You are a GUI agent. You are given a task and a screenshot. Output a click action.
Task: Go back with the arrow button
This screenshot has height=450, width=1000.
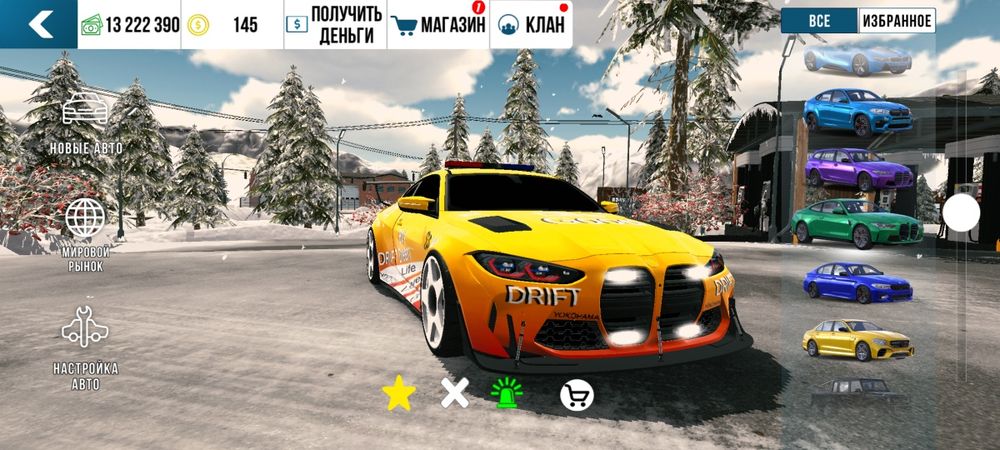[x=39, y=24]
